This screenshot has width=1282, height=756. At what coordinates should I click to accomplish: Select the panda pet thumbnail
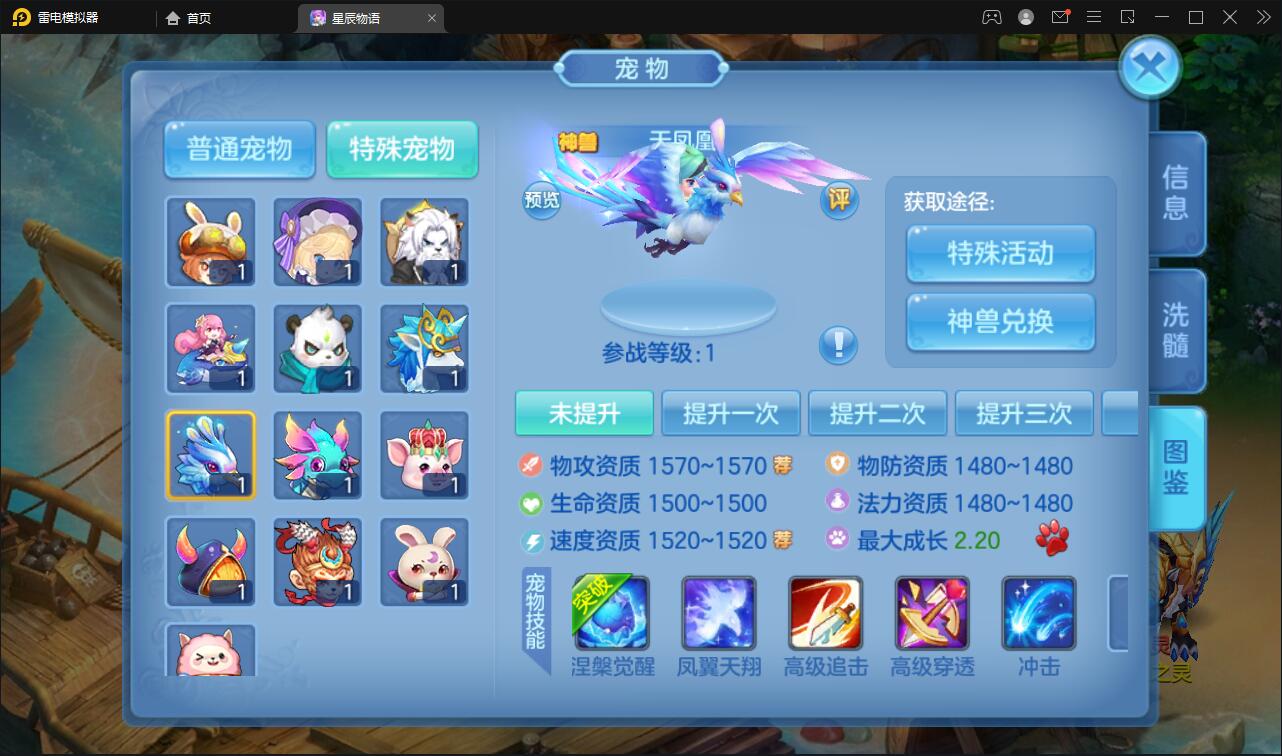pyautogui.click(x=317, y=349)
